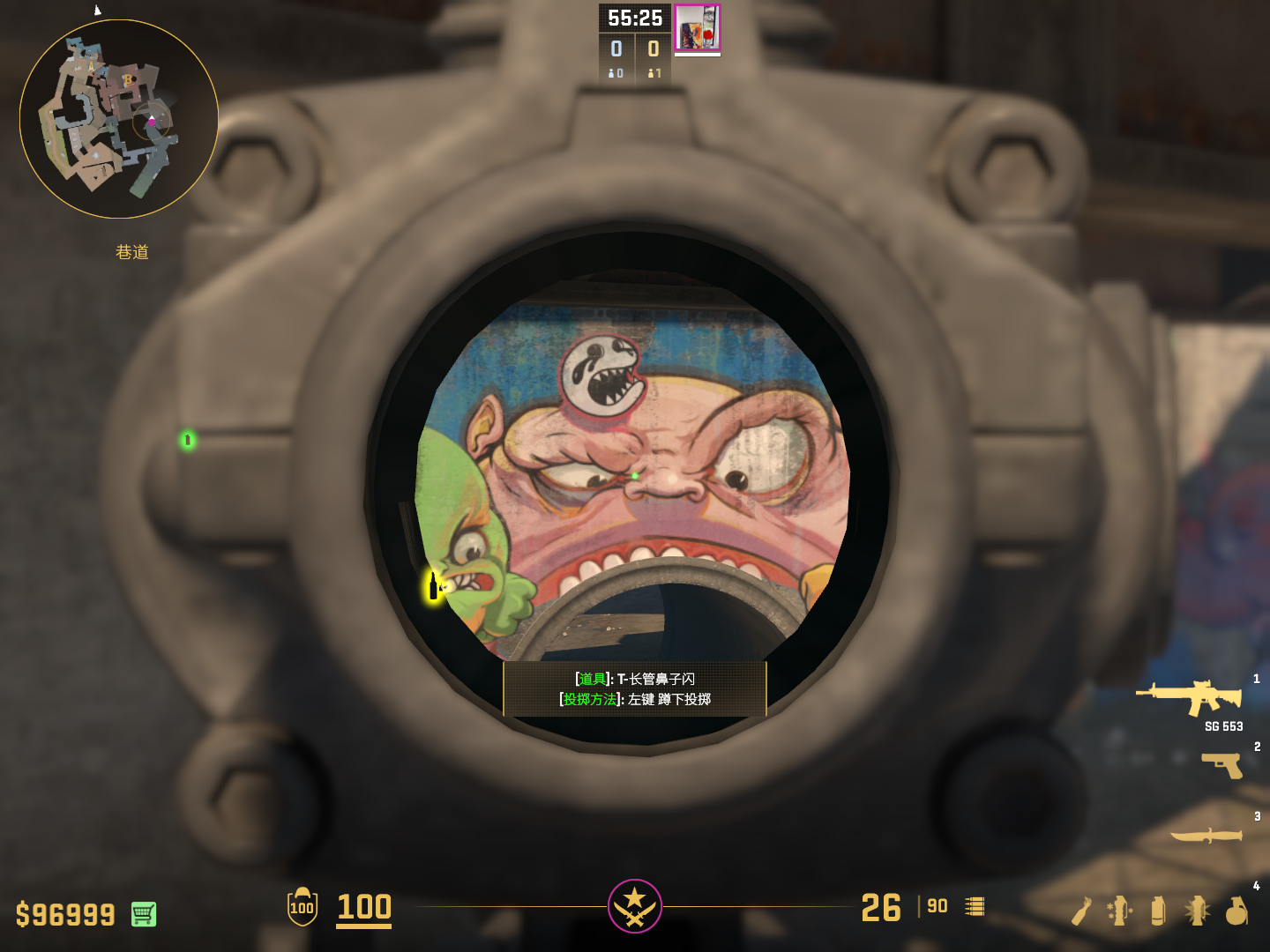Click the circular radar minimap

click(119, 119)
